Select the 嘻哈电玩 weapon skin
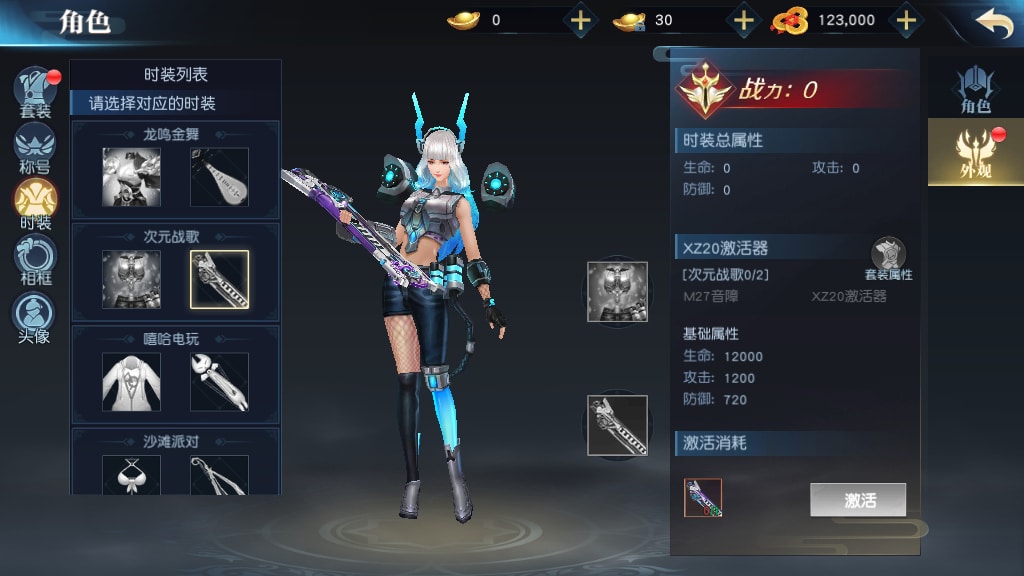The height and width of the screenshot is (576, 1024). 219,381
